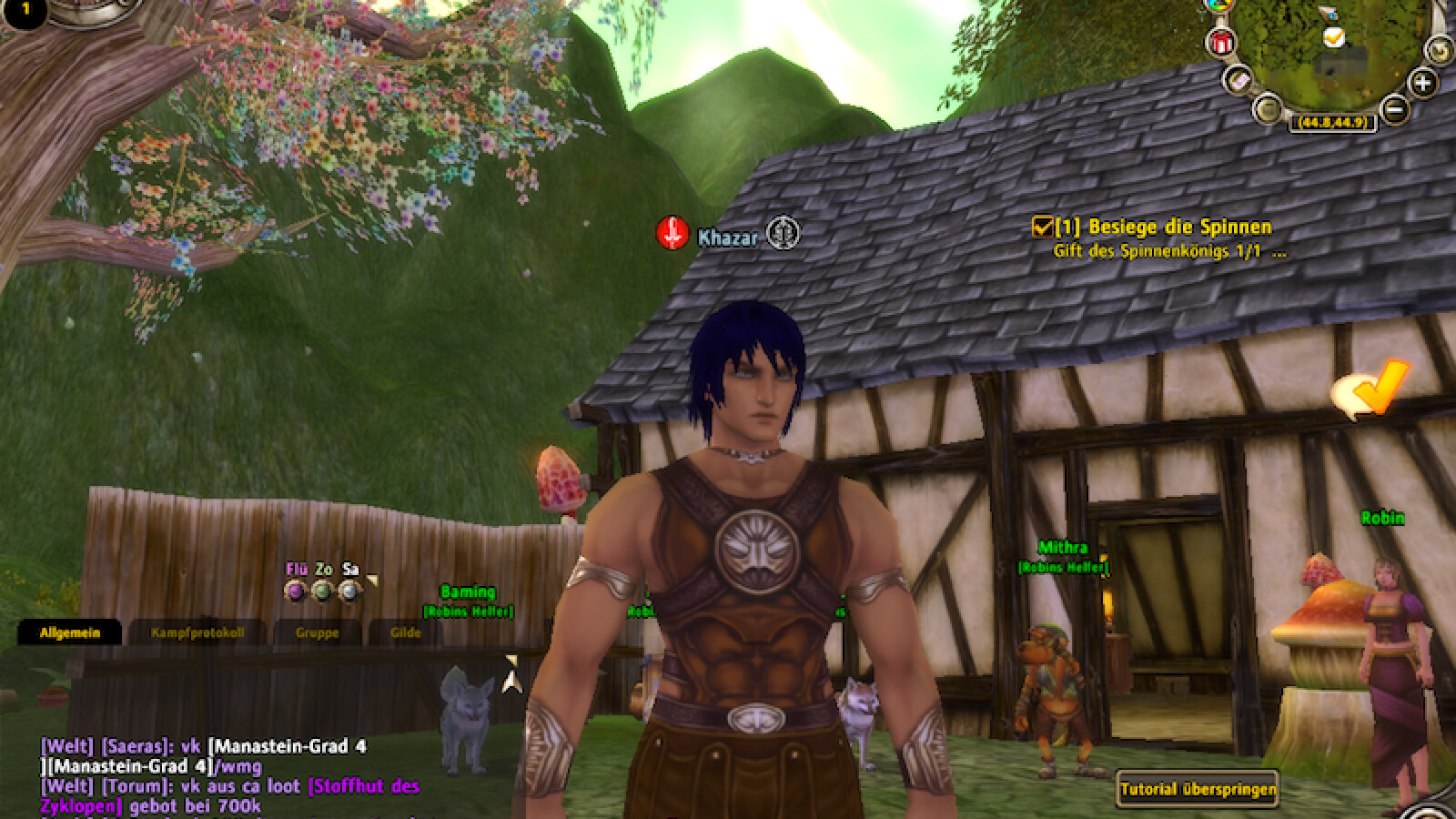Click the red sword icon beside Khazar
Image resolution: width=1456 pixels, height=819 pixels.
coord(672,233)
